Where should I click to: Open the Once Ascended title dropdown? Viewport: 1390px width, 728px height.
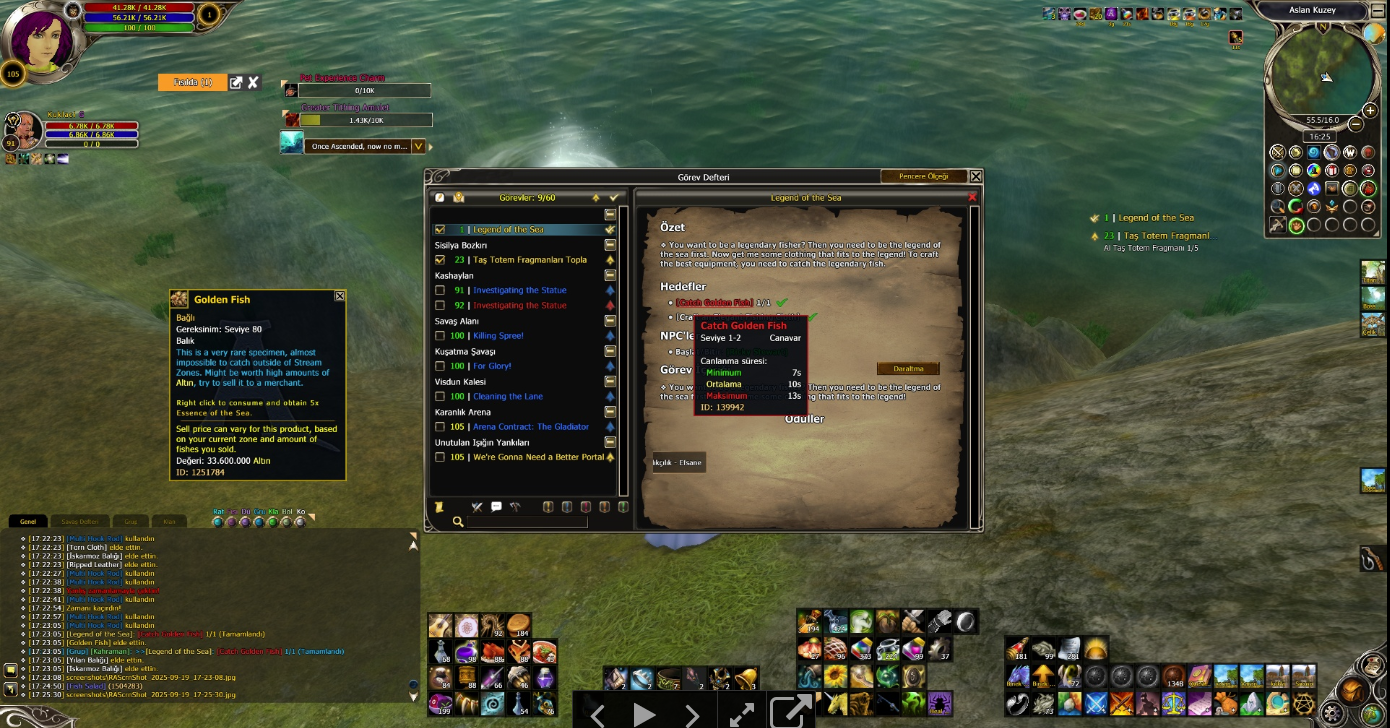(x=419, y=146)
